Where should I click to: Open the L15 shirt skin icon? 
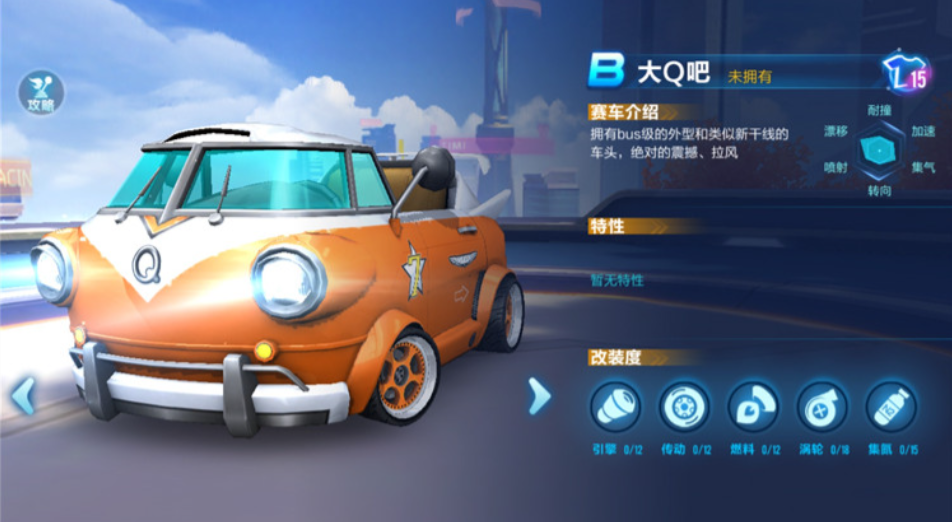pos(905,73)
